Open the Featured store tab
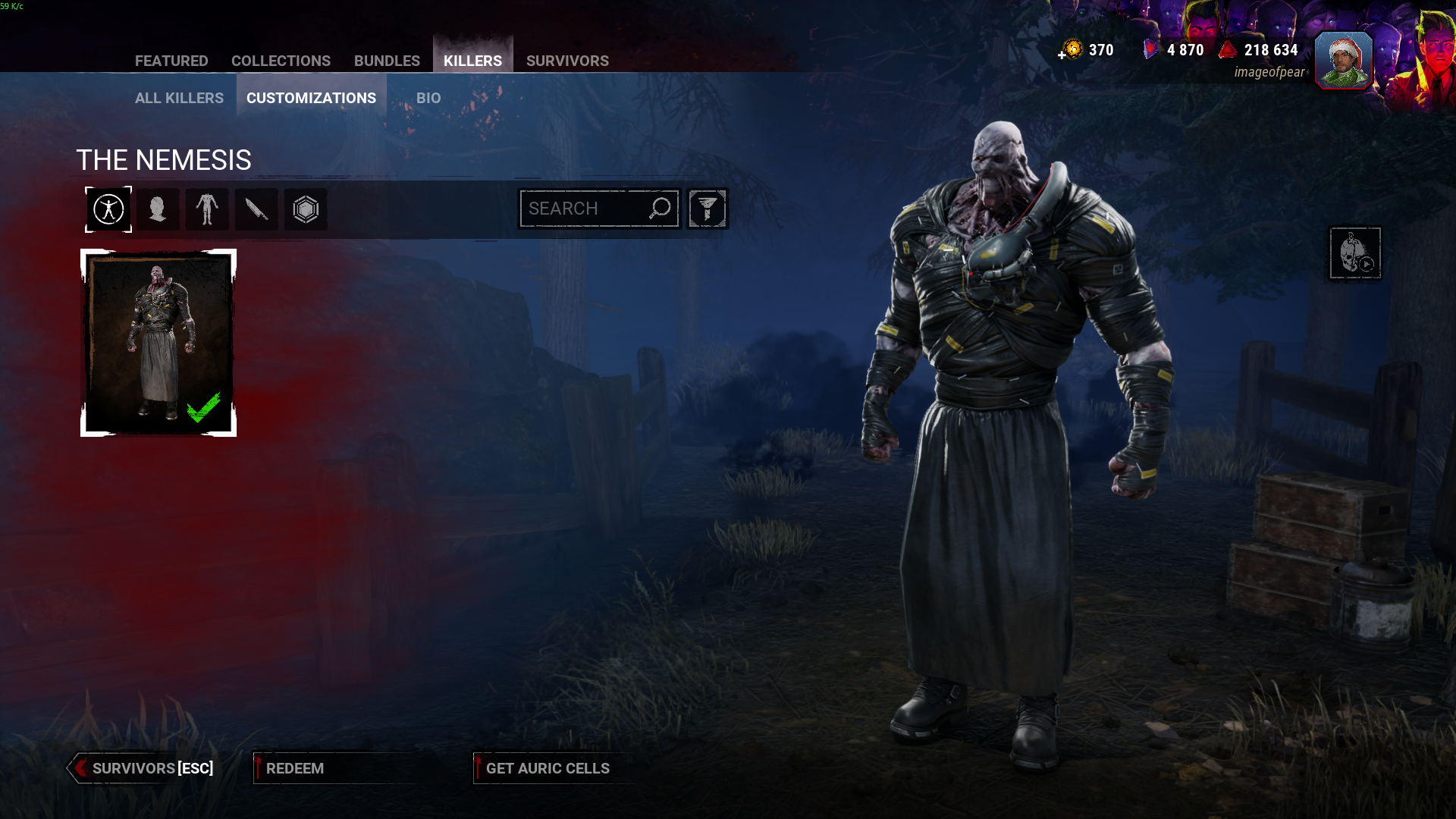The image size is (1456, 819). tap(171, 61)
